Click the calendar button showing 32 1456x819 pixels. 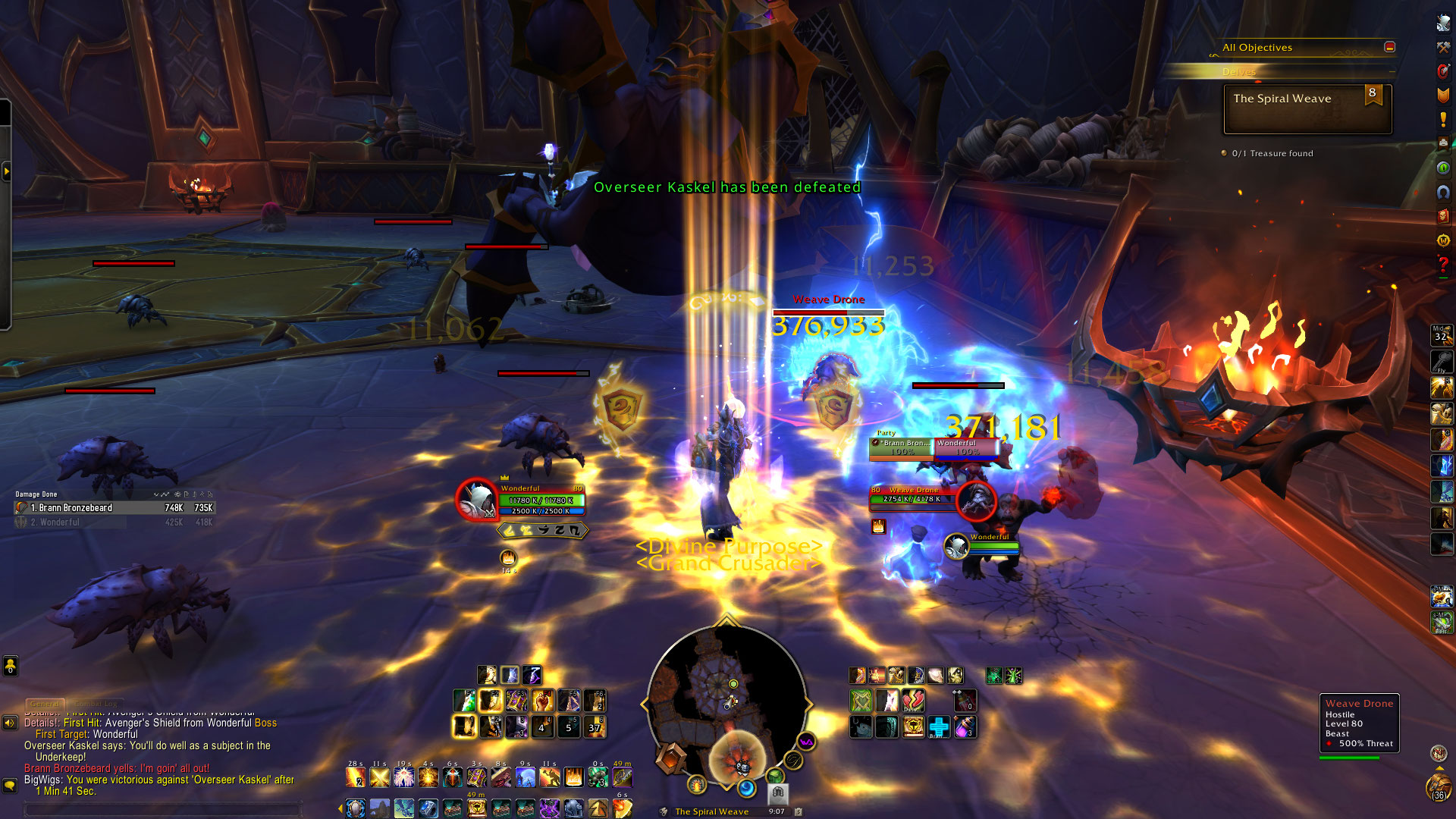tap(1441, 334)
